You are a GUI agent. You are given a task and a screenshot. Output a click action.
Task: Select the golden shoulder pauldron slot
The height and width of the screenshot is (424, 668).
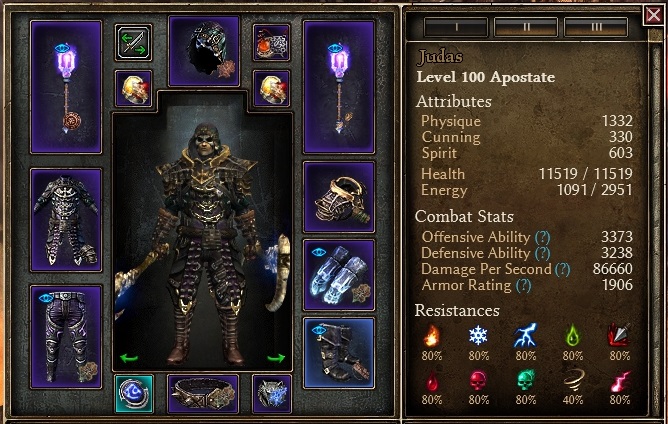tap(339, 198)
